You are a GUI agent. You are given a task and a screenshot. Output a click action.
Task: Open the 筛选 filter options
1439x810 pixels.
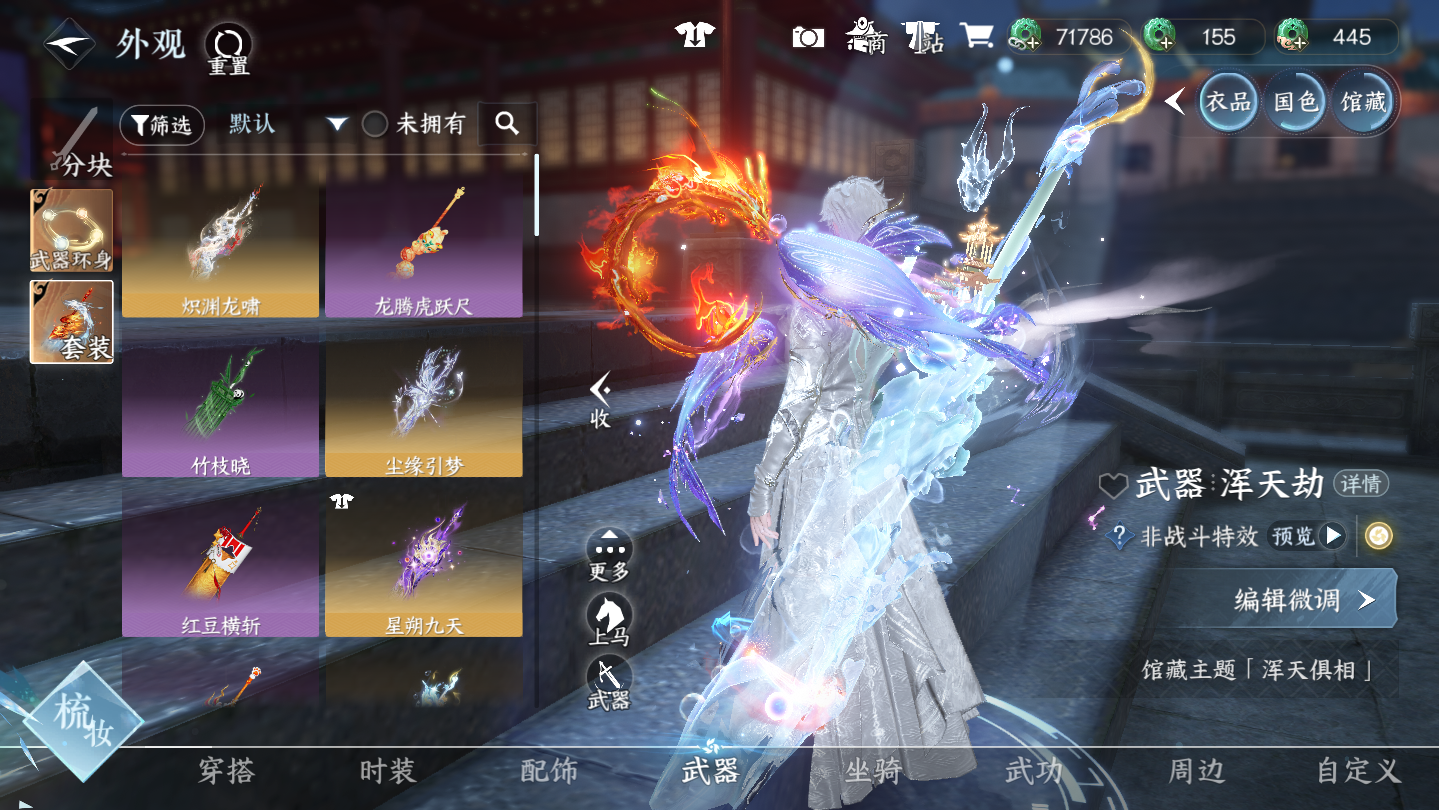click(162, 125)
